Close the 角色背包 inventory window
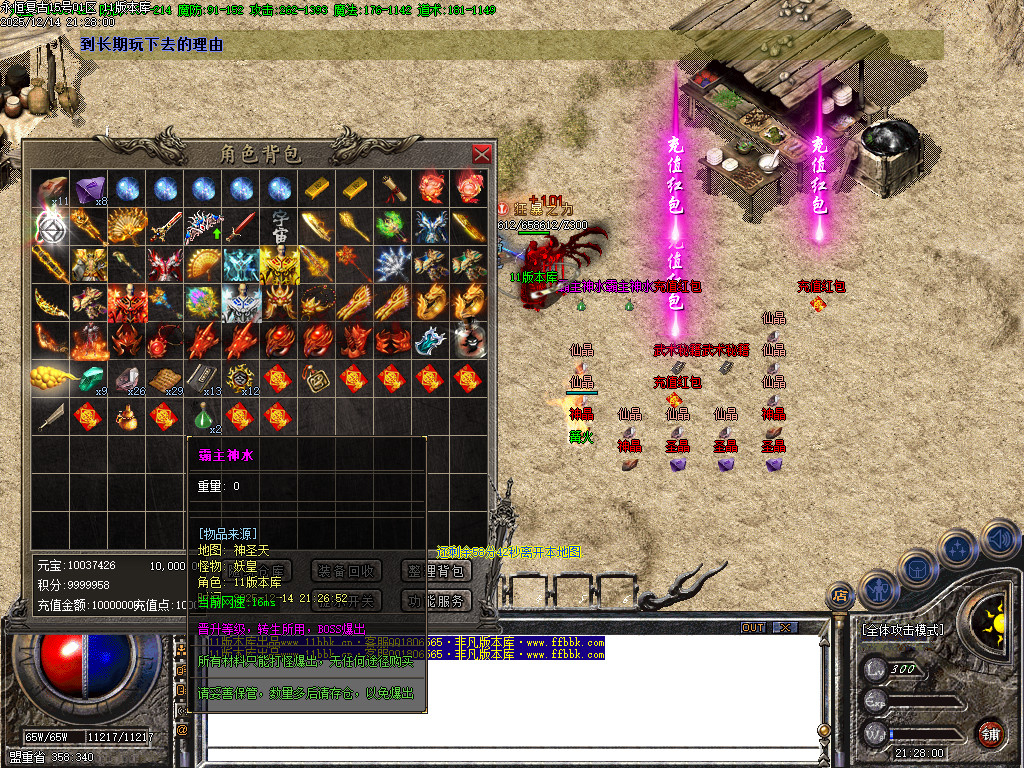1024x768 pixels. pyautogui.click(x=482, y=154)
